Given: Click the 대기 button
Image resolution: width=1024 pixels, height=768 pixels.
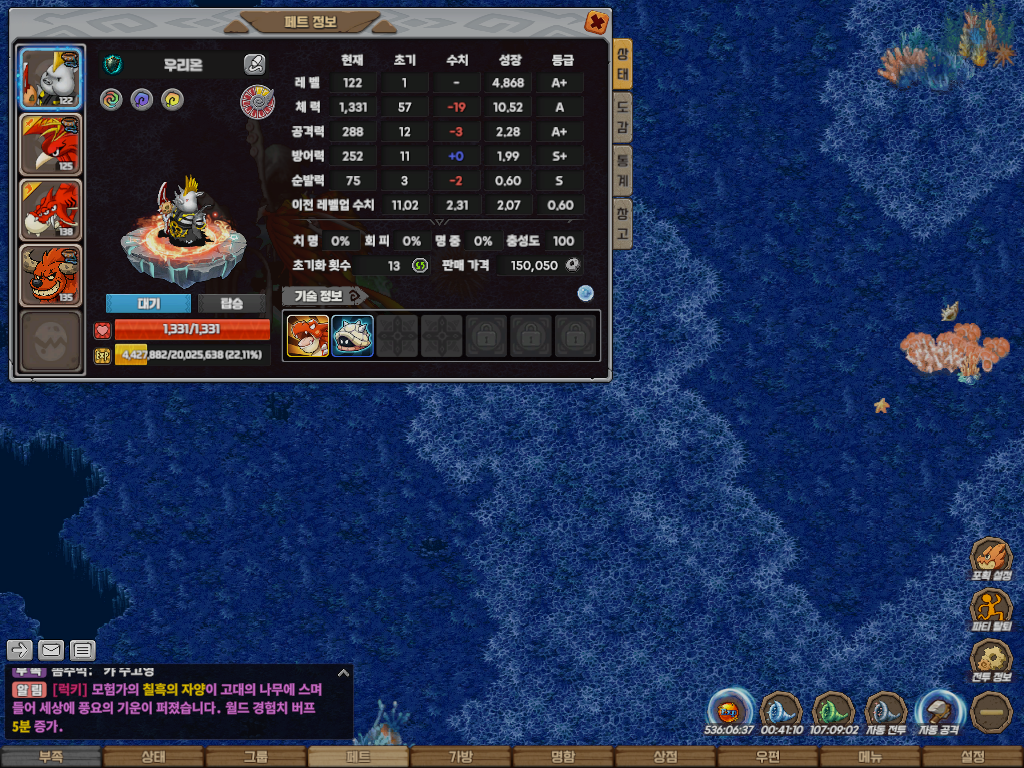Looking at the screenshot, I should pos(148,304).
